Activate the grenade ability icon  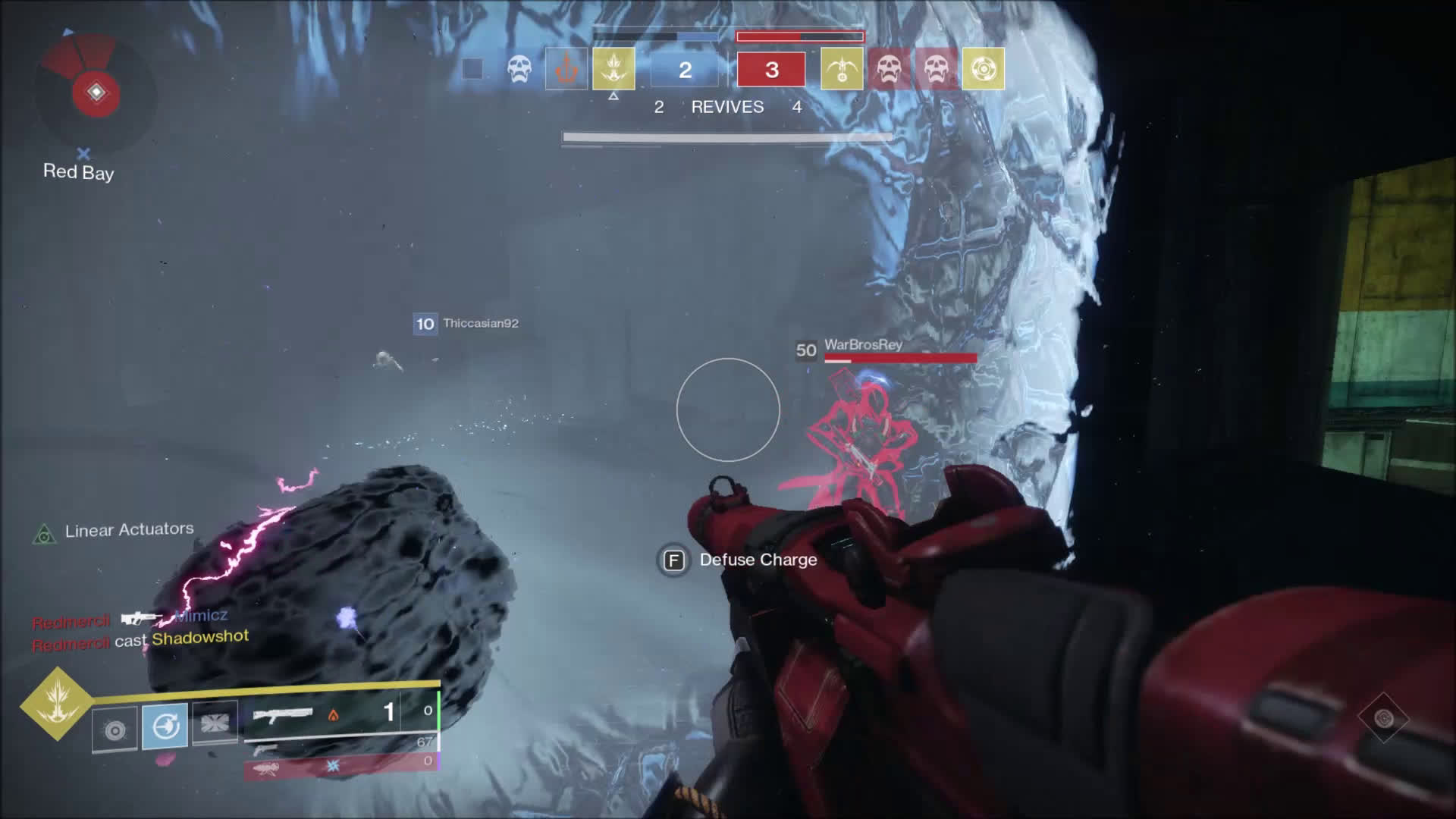tap(115, 730)
